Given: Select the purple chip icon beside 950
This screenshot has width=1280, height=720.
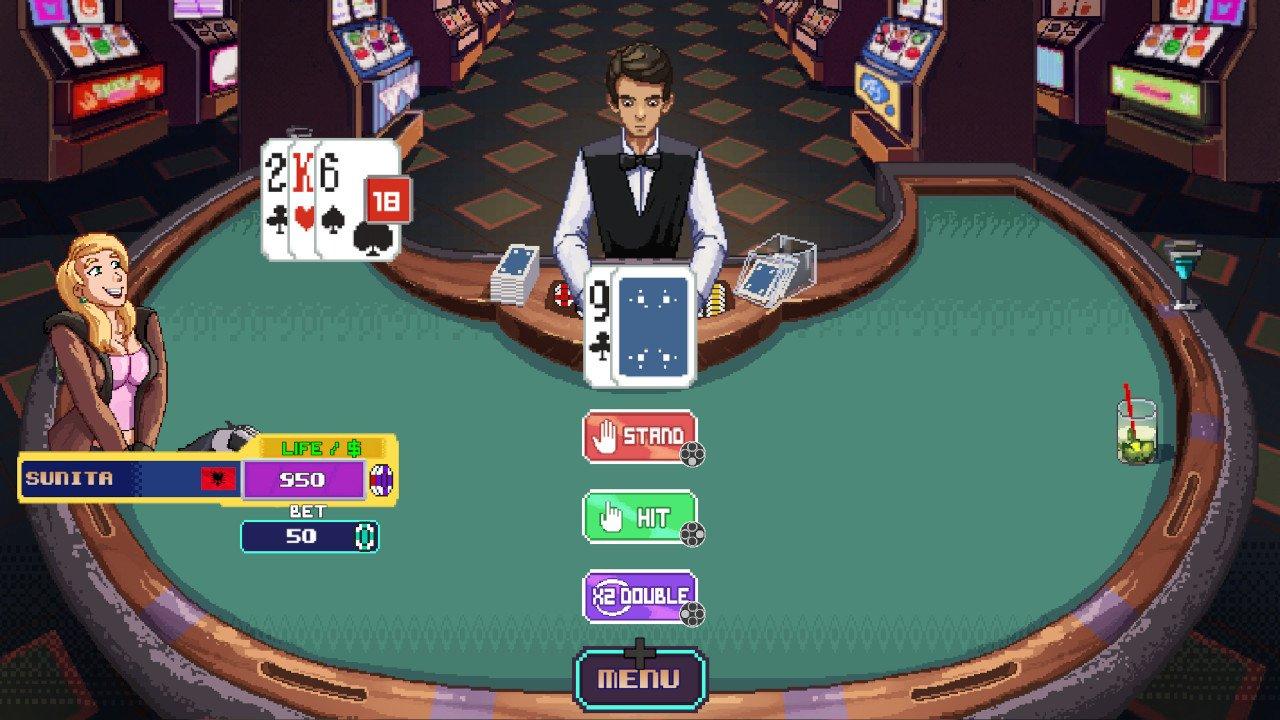Looking at the screenshot, I should [381, 478].
